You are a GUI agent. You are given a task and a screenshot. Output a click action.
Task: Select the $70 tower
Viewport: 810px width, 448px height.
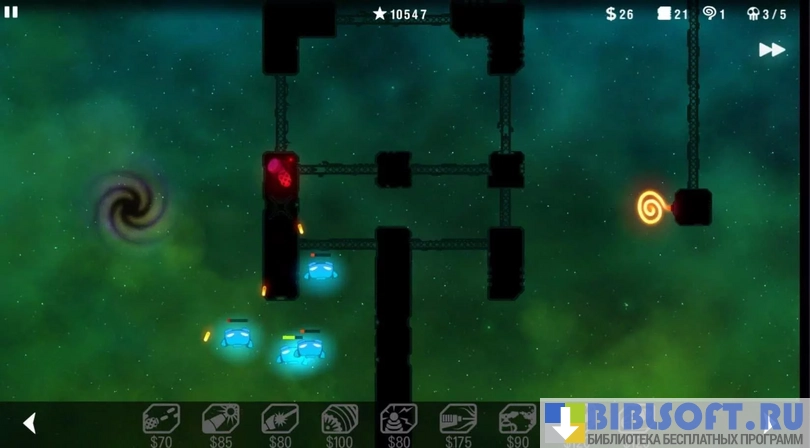click(x=161, y=420)
